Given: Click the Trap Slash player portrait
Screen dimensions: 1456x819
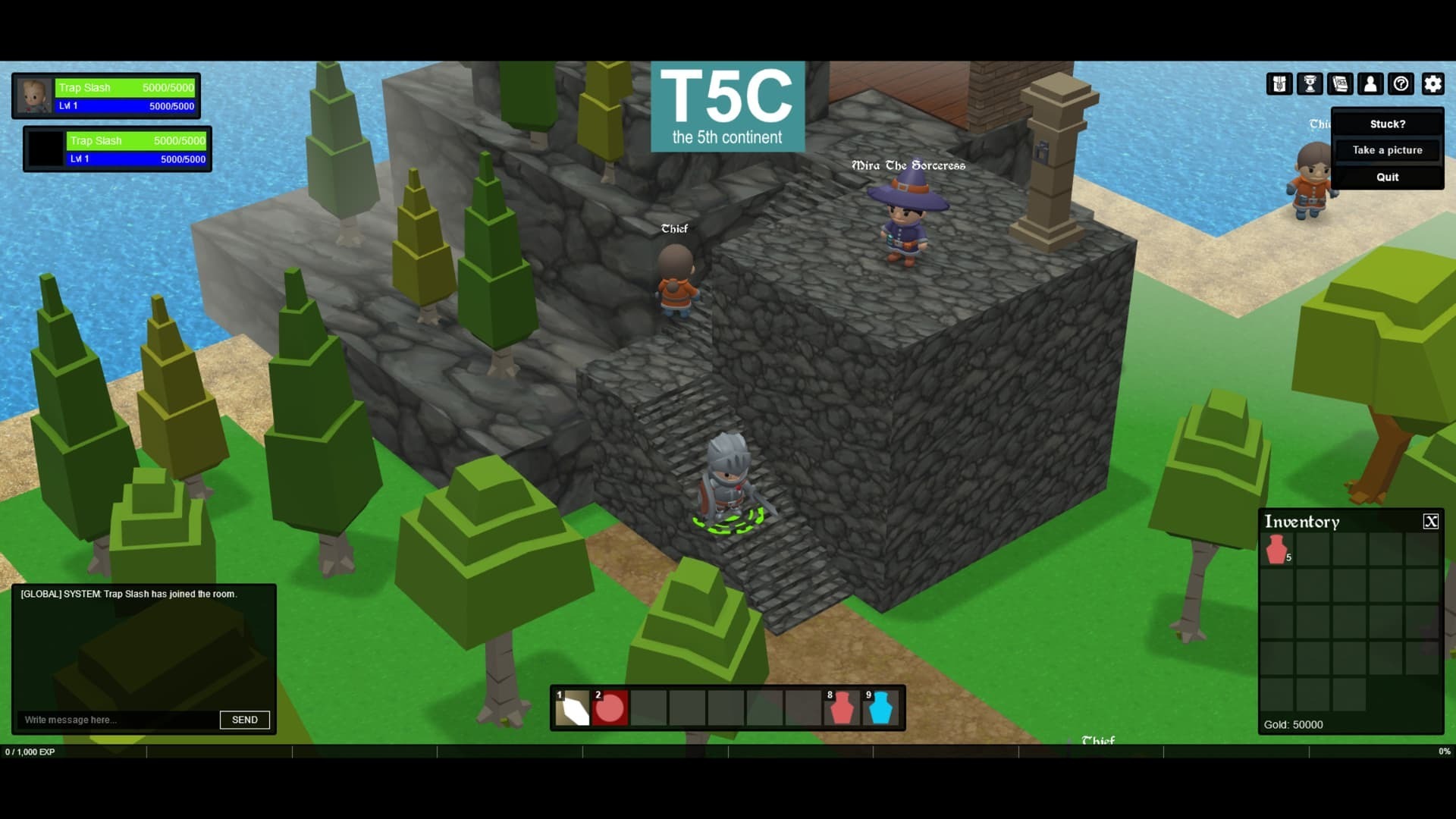Looking at the screenshot, I should tap(34, 96).
